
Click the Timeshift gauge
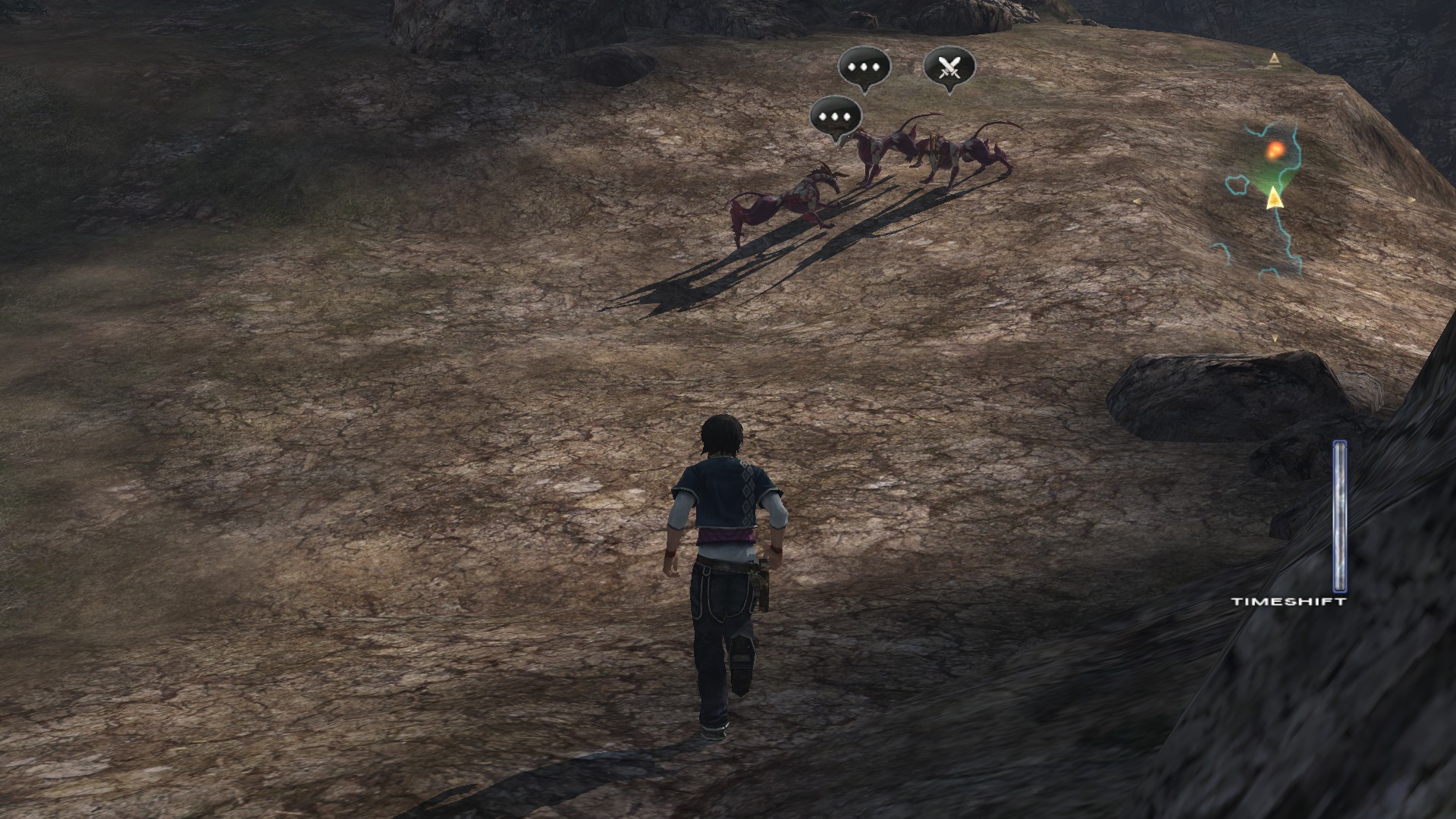click(x=1340, y=517)
